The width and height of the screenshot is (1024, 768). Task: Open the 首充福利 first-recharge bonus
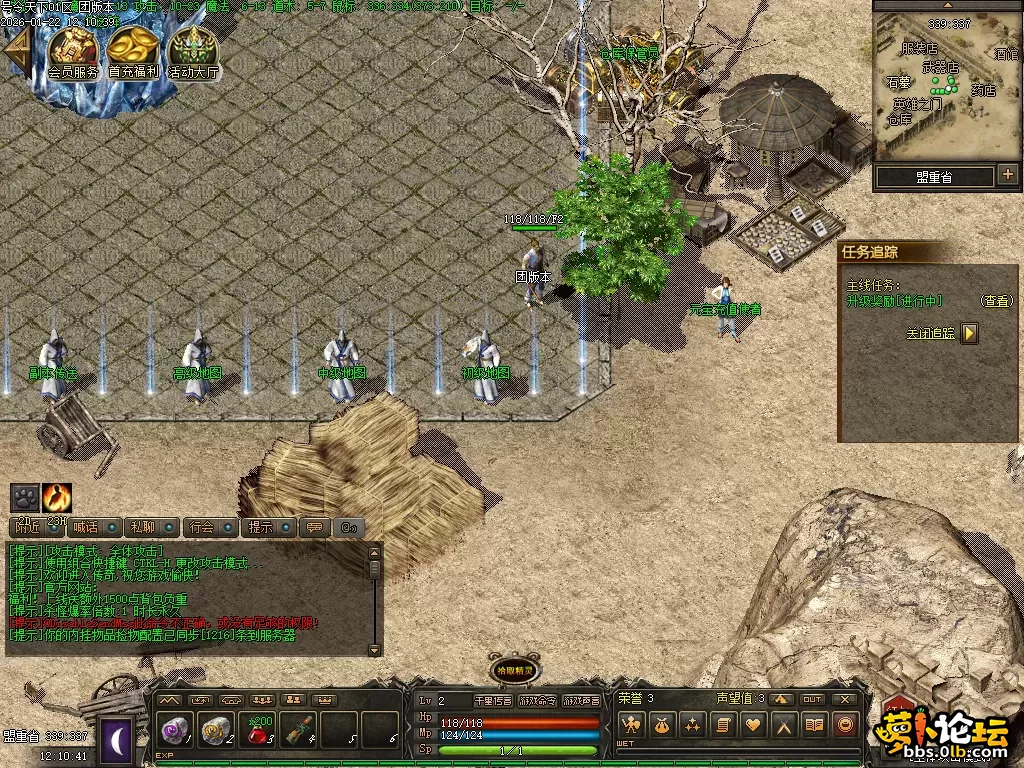133,51
